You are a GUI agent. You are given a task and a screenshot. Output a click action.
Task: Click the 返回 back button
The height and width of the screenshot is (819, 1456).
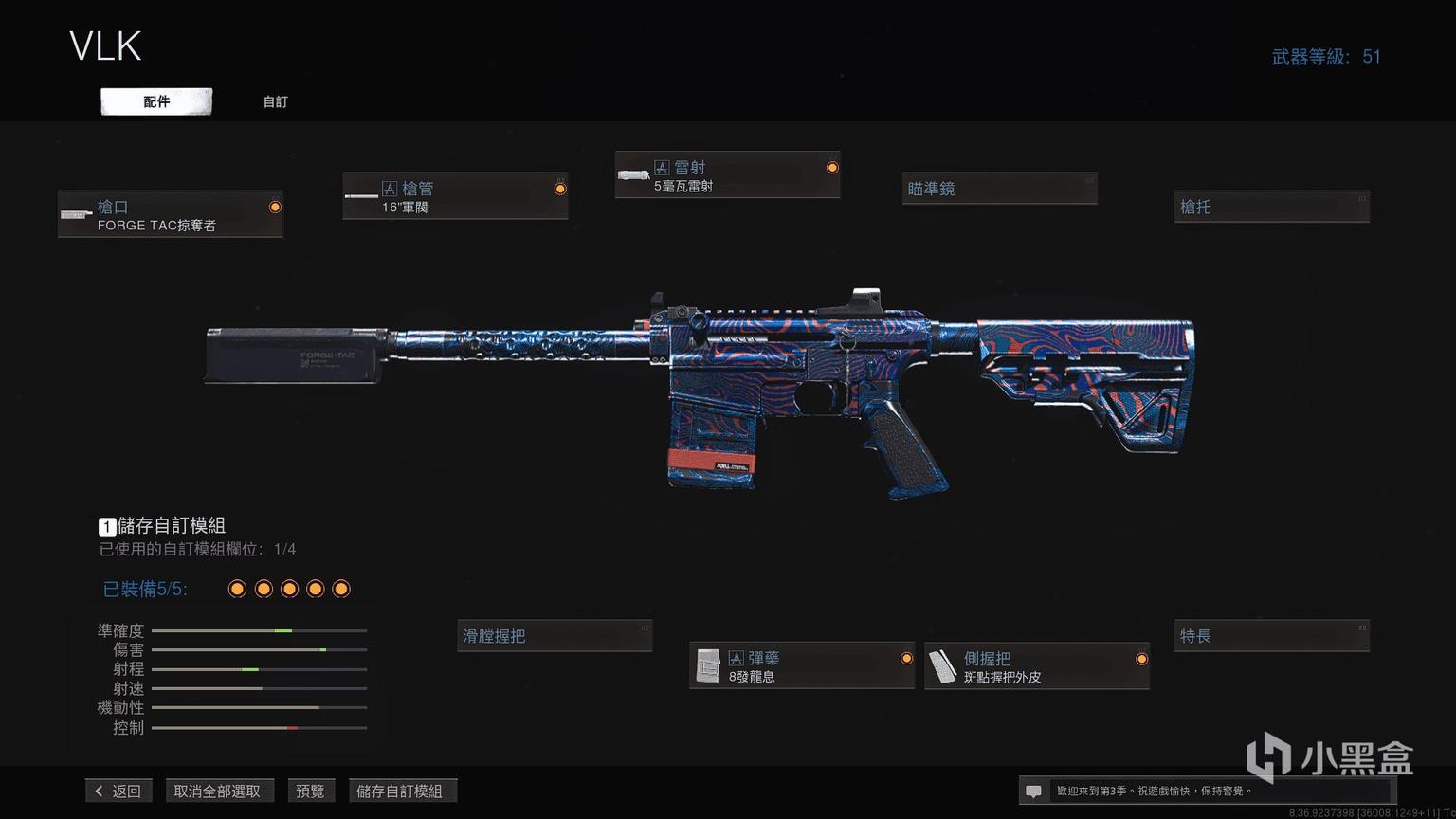[x=118, y=791]
